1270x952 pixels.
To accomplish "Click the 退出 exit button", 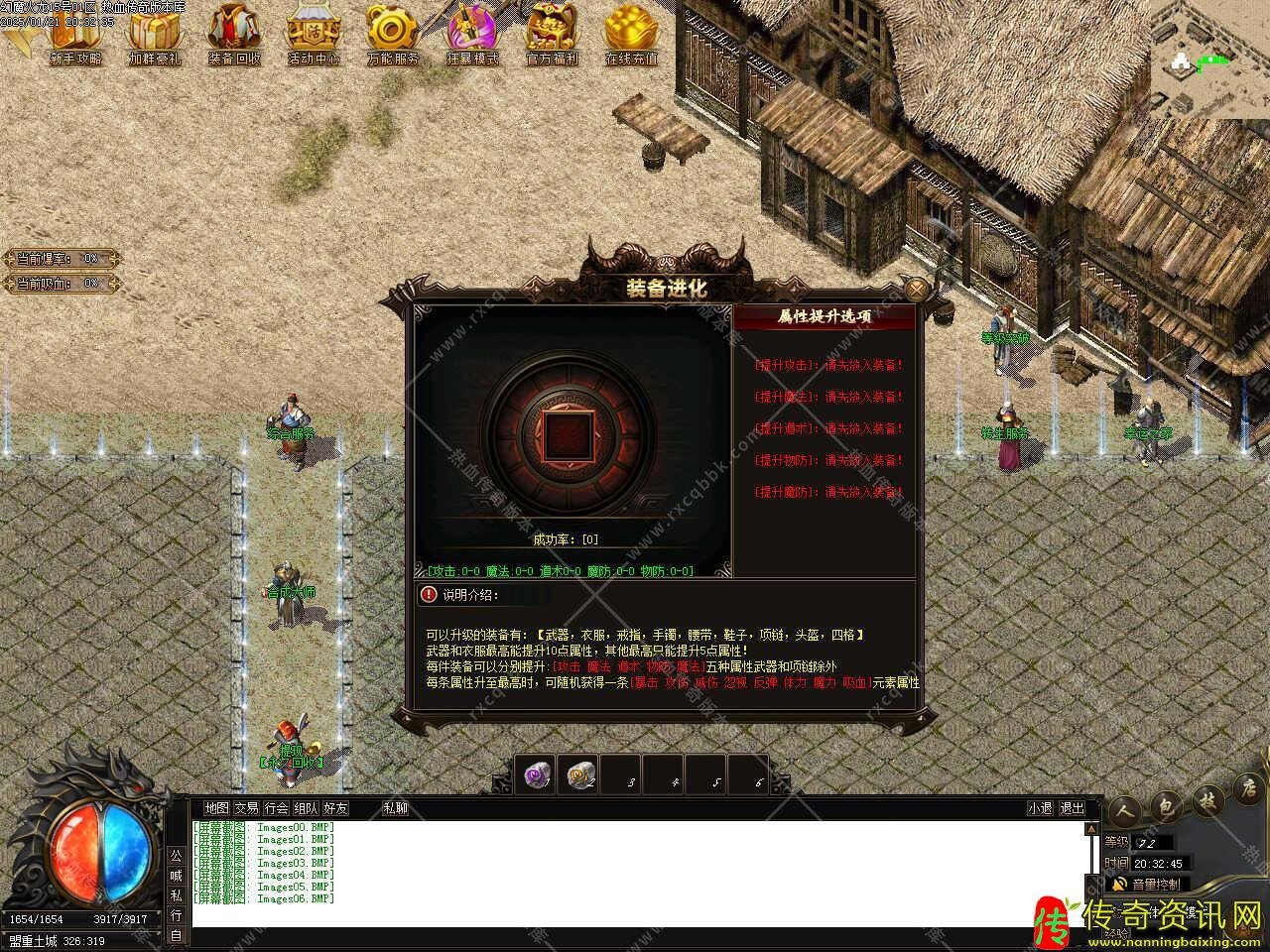I will pos(1073,808).
